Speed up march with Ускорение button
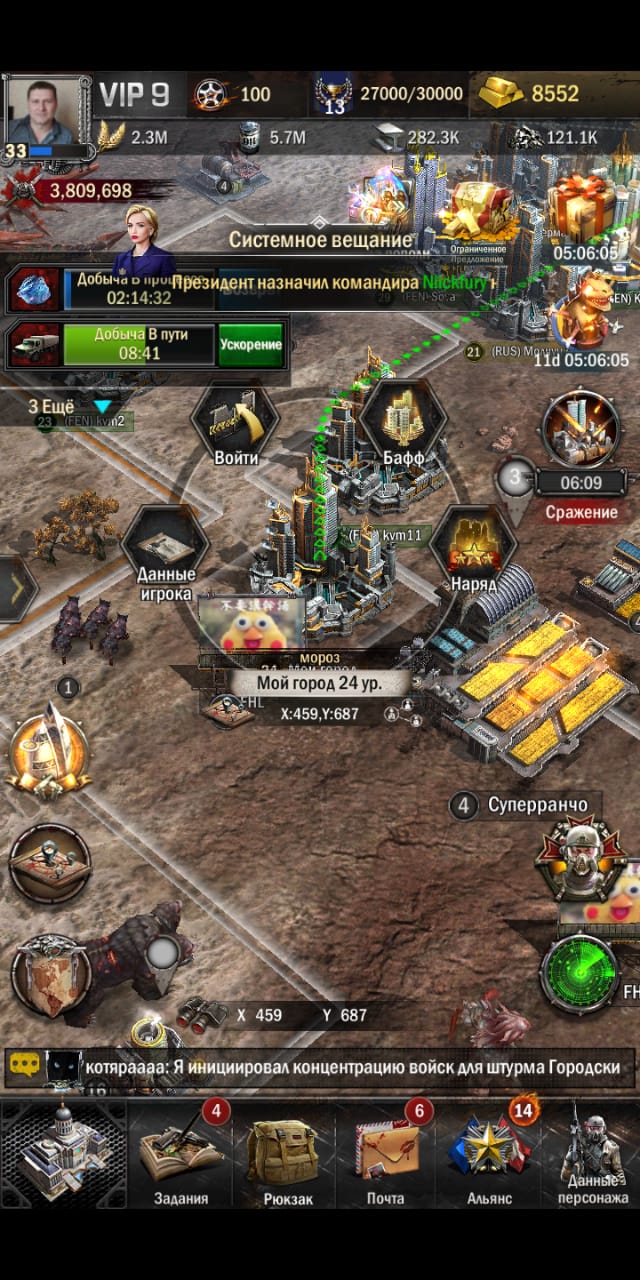This screenshot has height=1280, width=640. point(250,344)
